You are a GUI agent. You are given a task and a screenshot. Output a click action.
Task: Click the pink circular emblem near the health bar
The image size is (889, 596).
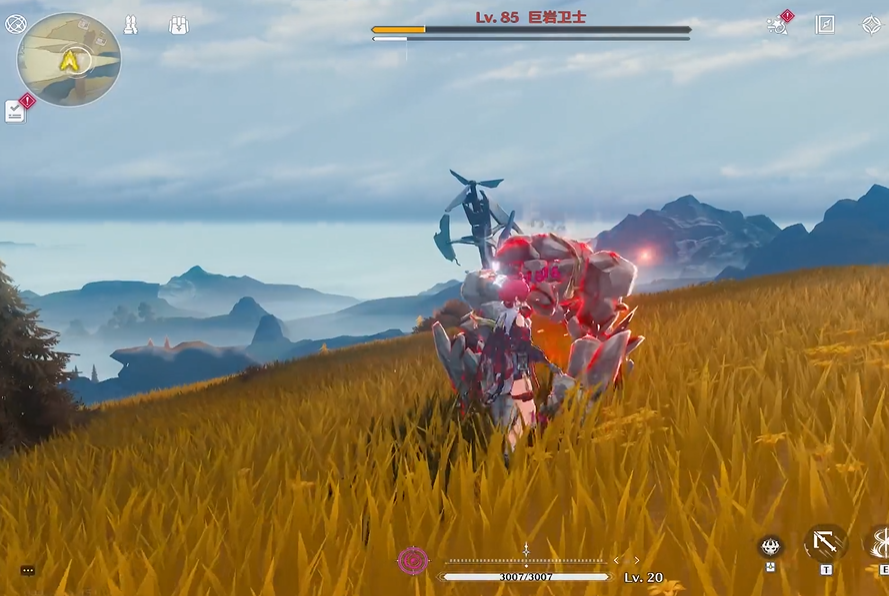pyautogui.click(x=413, y=560)
